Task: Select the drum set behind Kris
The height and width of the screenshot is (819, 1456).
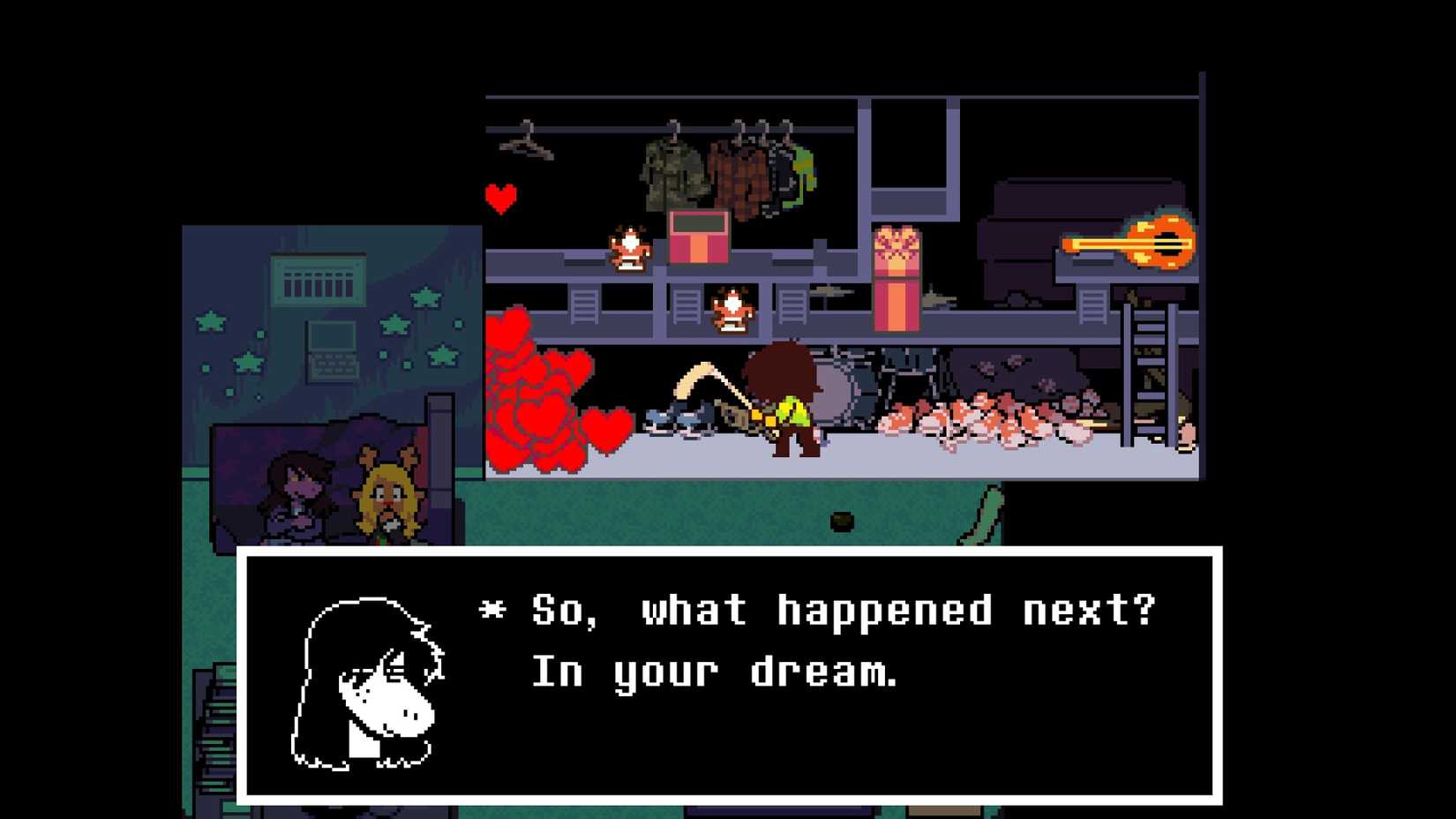Action: [838, 388]
